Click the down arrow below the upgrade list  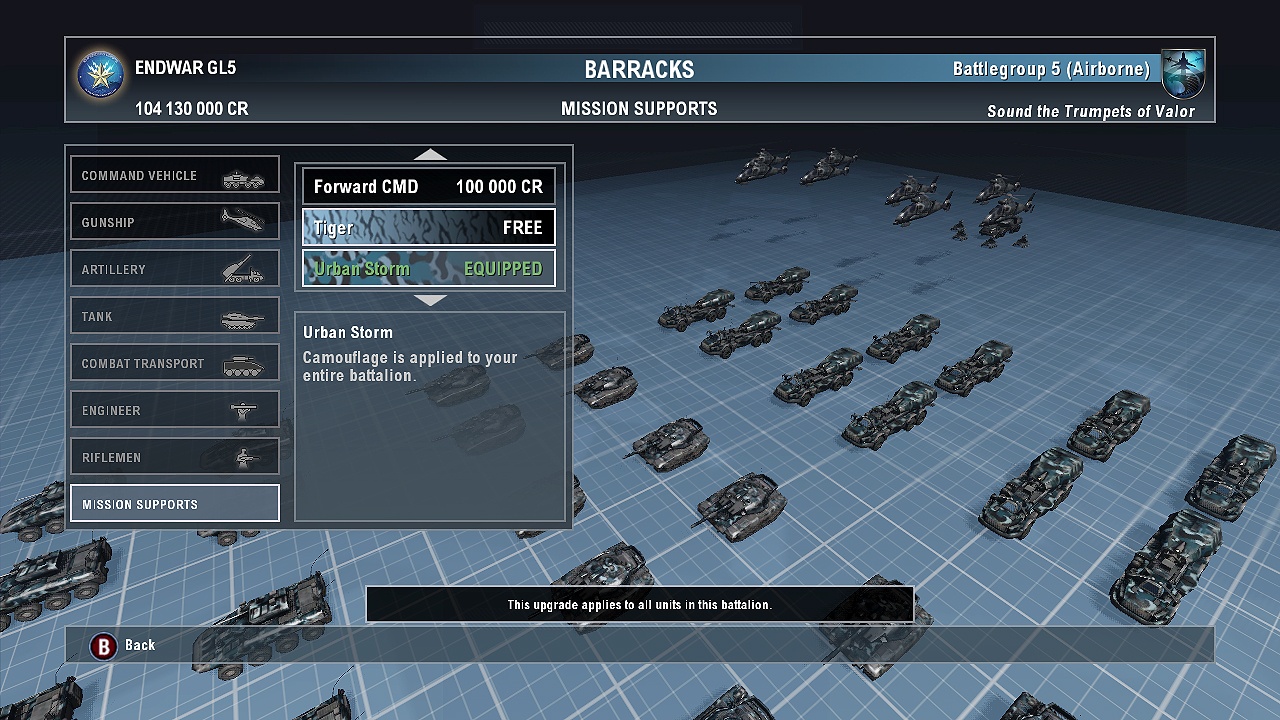[430, 300]
